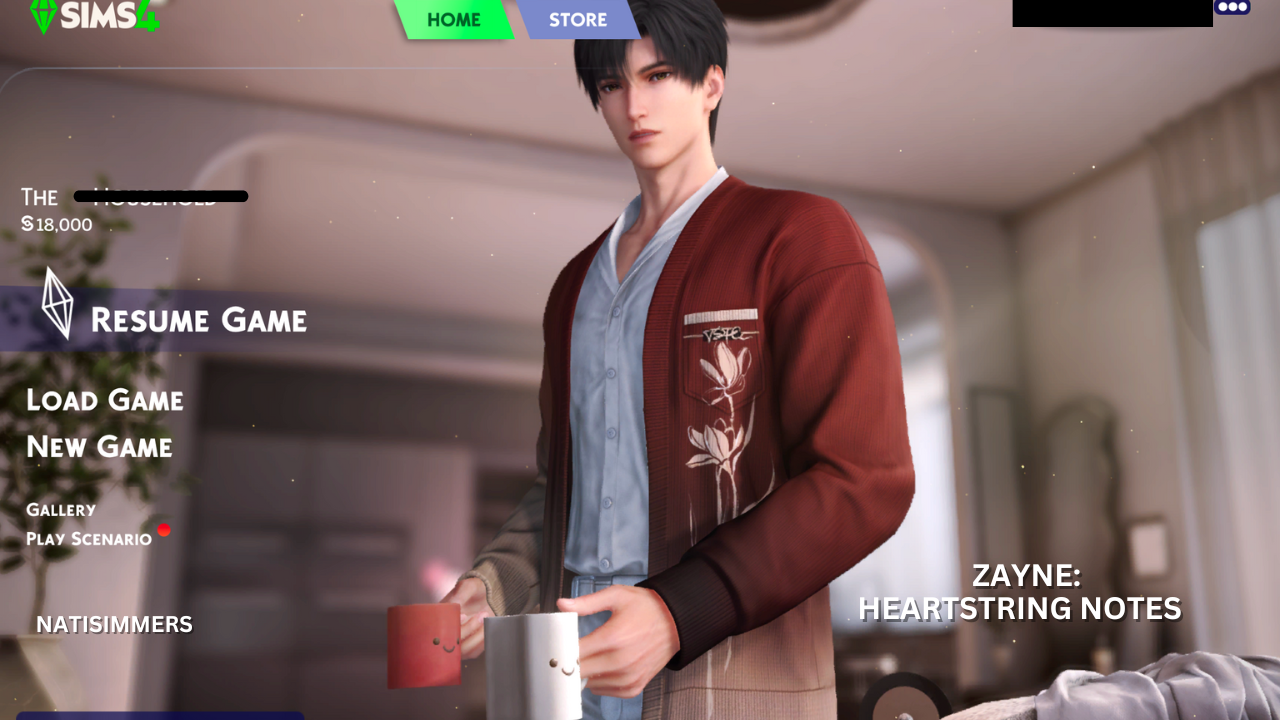Open the three-dot options menu

tap(1233, 7)
